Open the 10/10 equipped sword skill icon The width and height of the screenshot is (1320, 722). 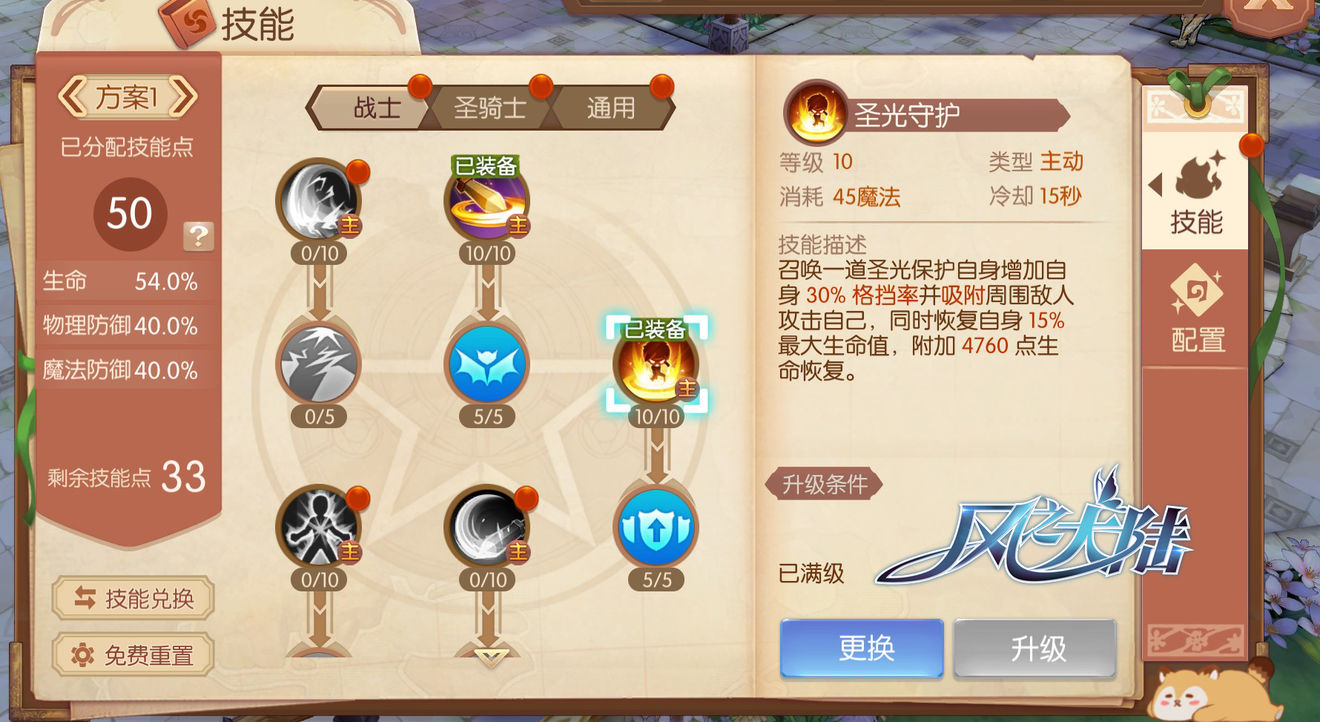coord(487,203)
